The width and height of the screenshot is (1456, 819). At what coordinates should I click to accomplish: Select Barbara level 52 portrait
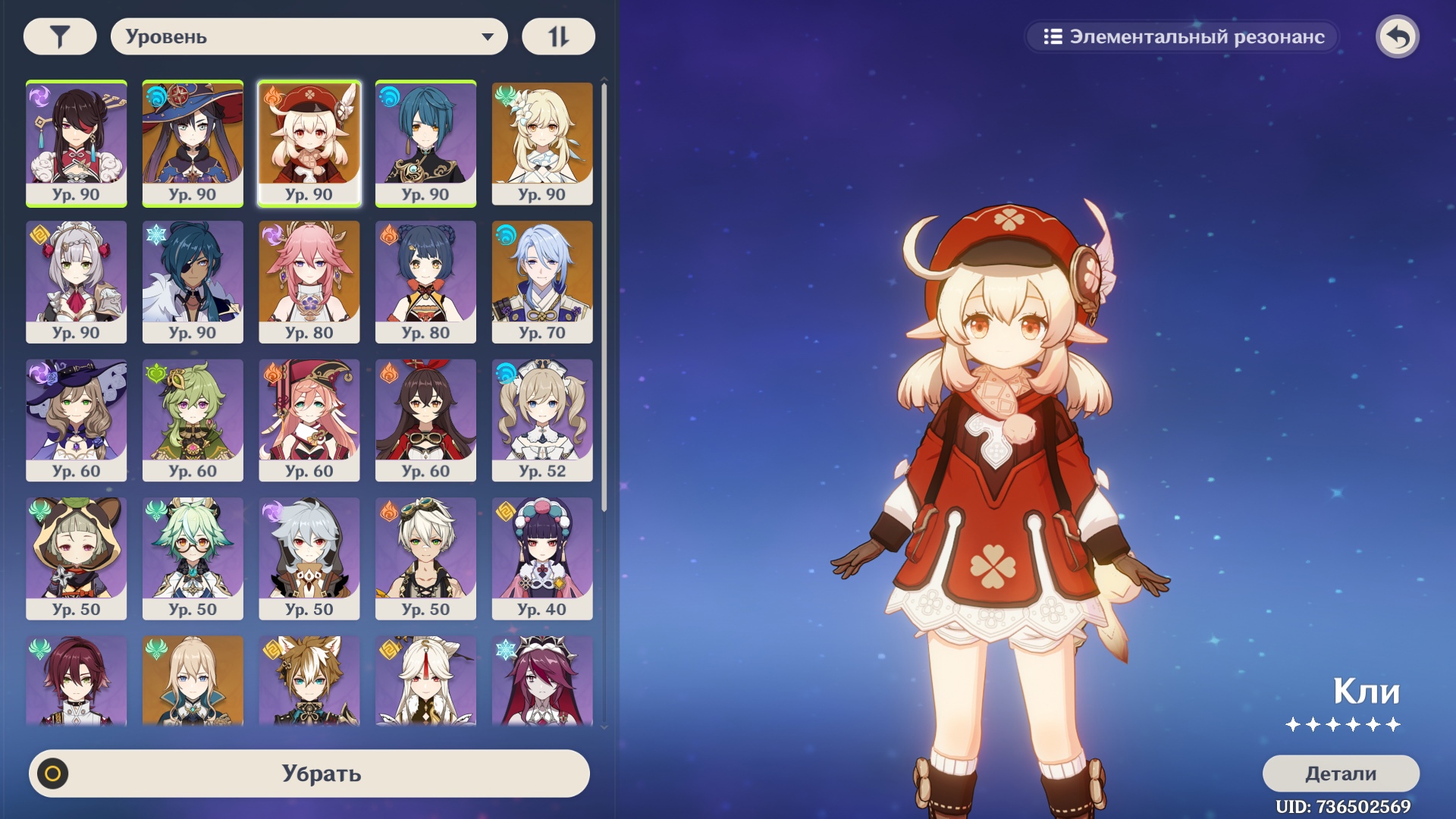click(x=542, y=419)
